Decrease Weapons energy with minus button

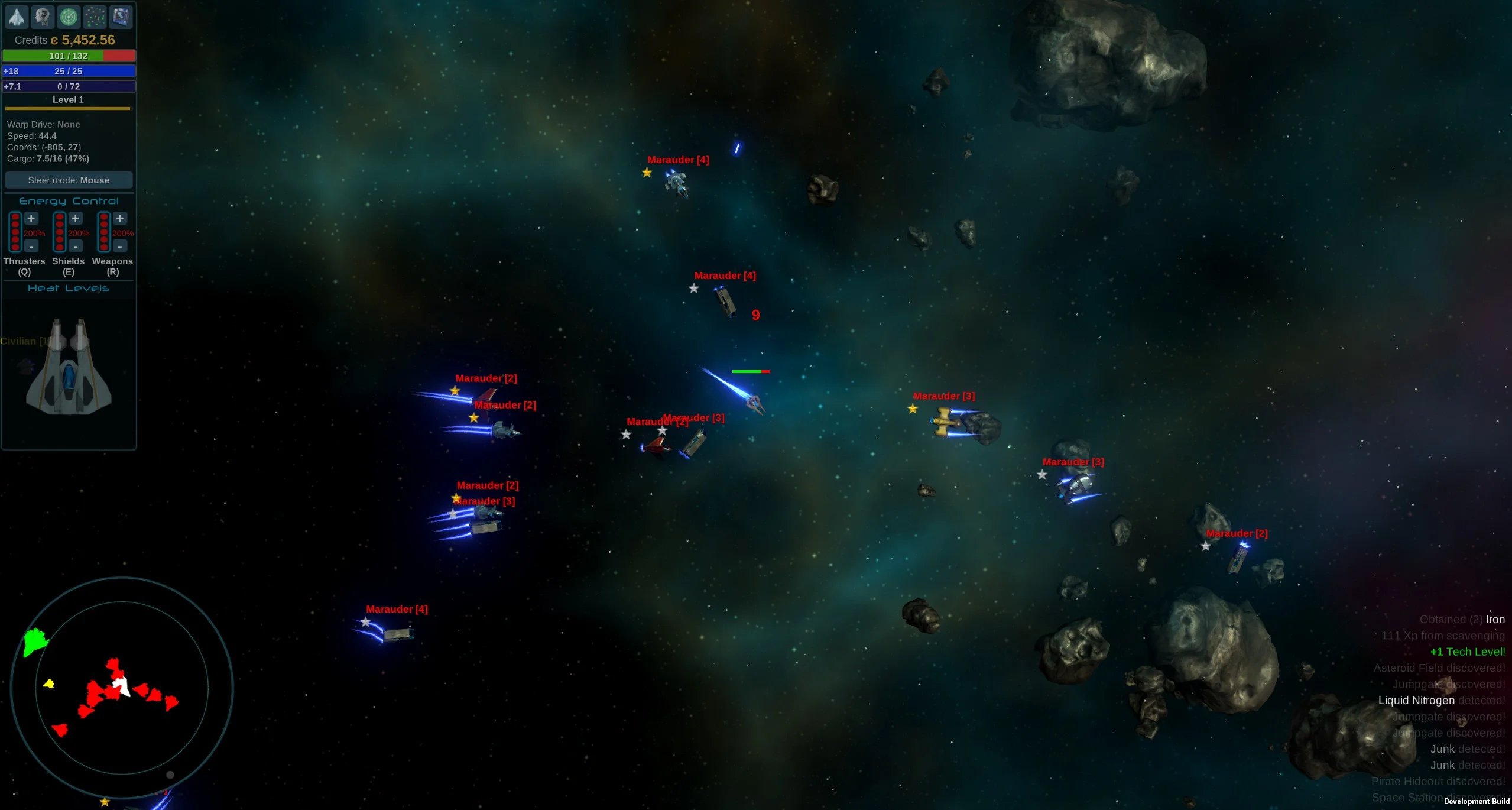pyautogui.click(x=120, y=246)
